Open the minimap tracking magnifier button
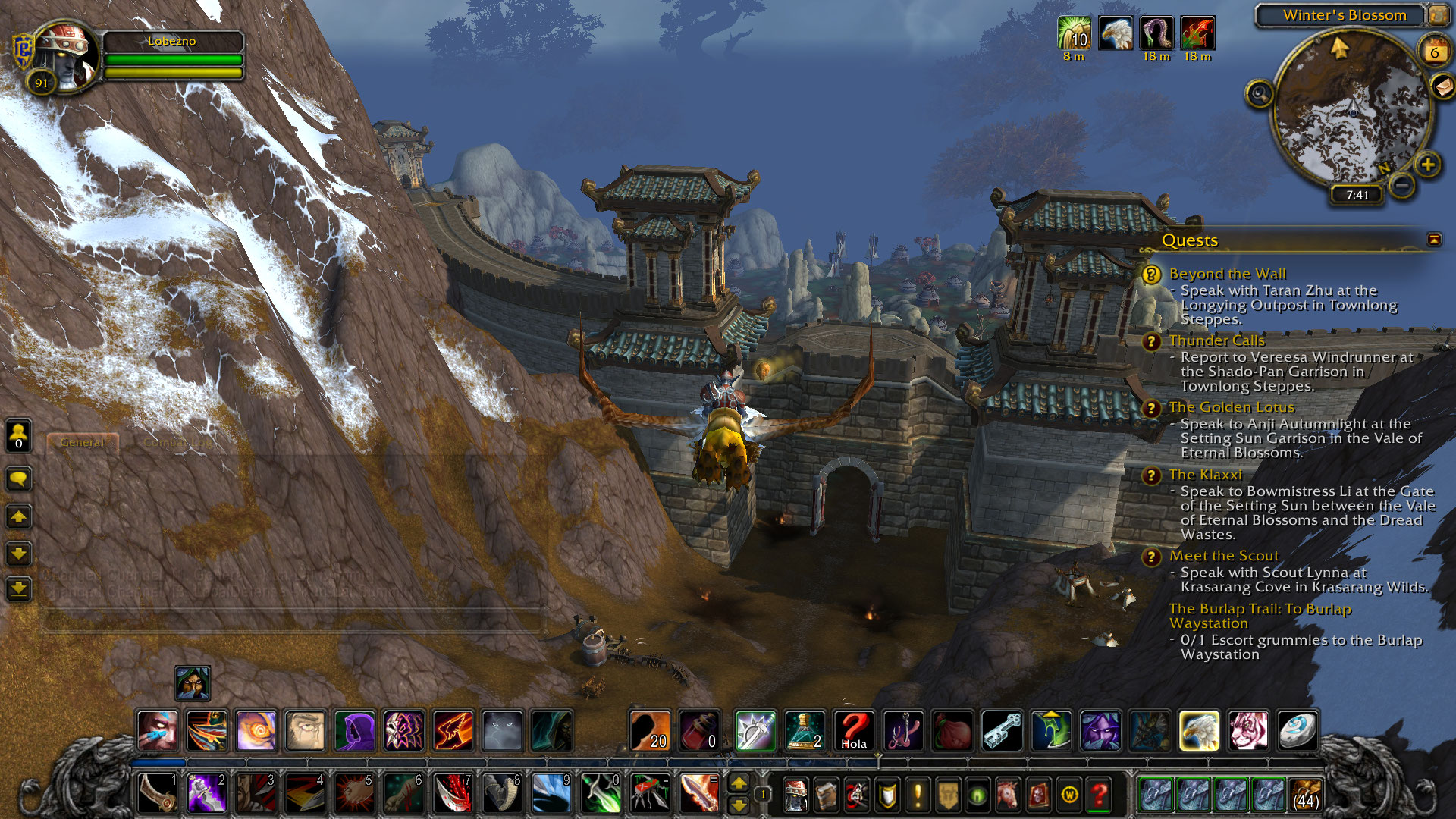 tap(1260, 94)
